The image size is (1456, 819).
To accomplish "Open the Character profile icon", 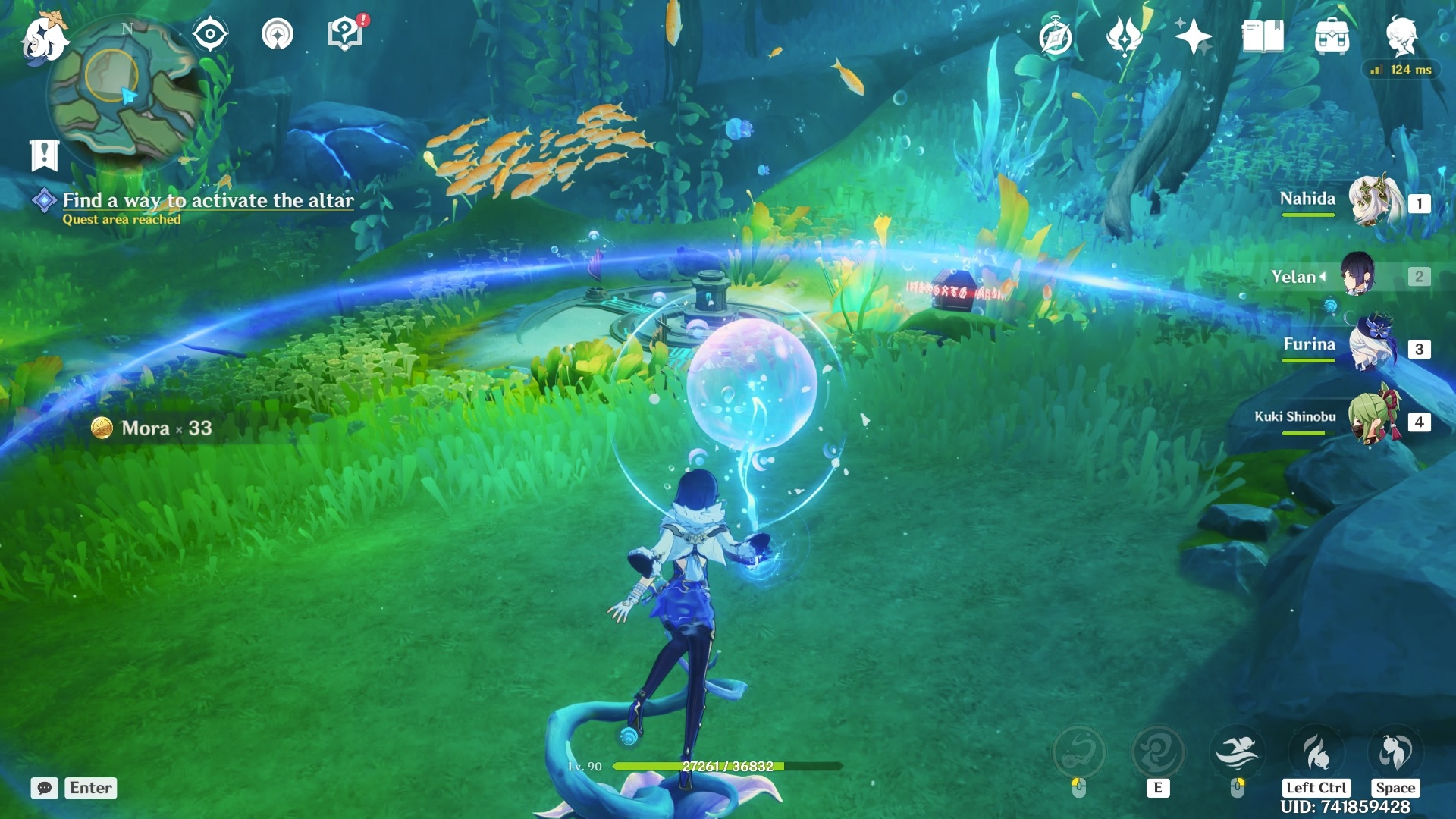I will 1401,36.
